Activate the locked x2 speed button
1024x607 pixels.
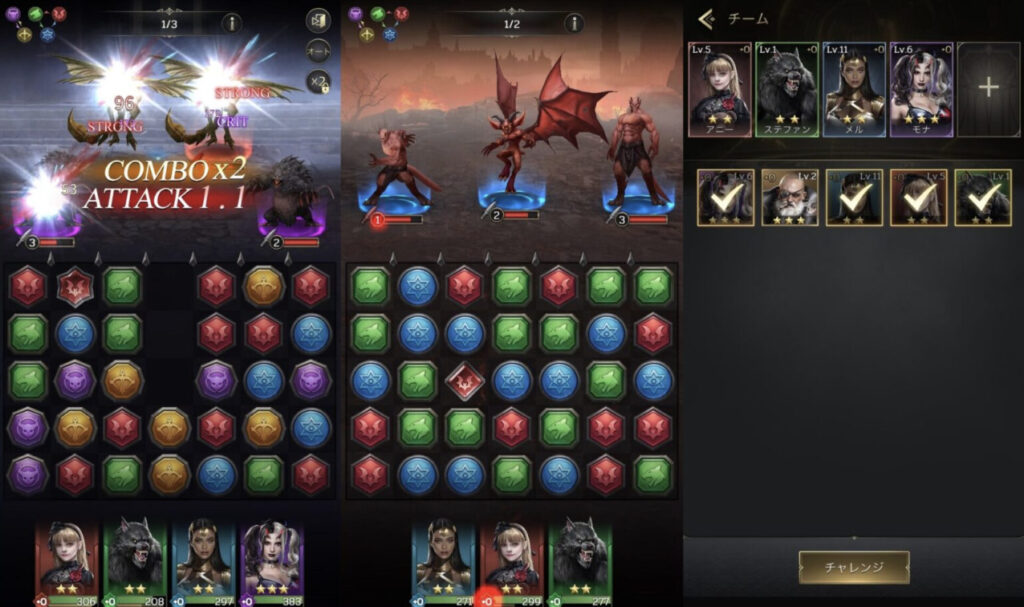click(x=319, y=83)
